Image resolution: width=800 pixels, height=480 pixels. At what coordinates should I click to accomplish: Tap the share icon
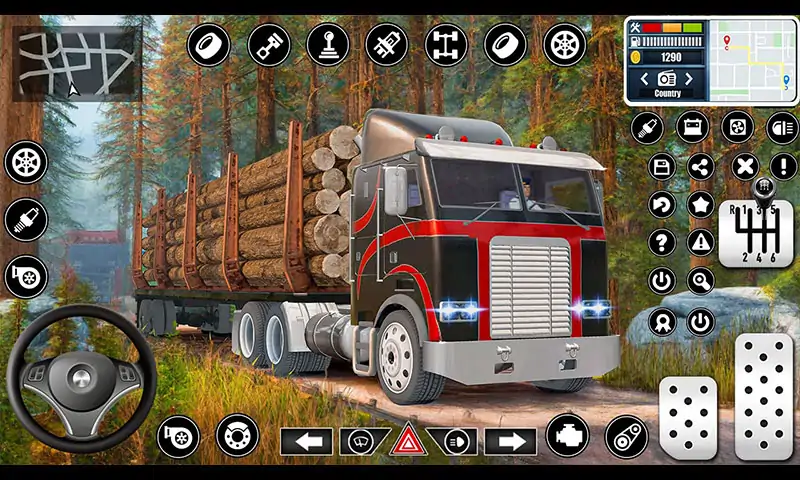click(702, 166)
